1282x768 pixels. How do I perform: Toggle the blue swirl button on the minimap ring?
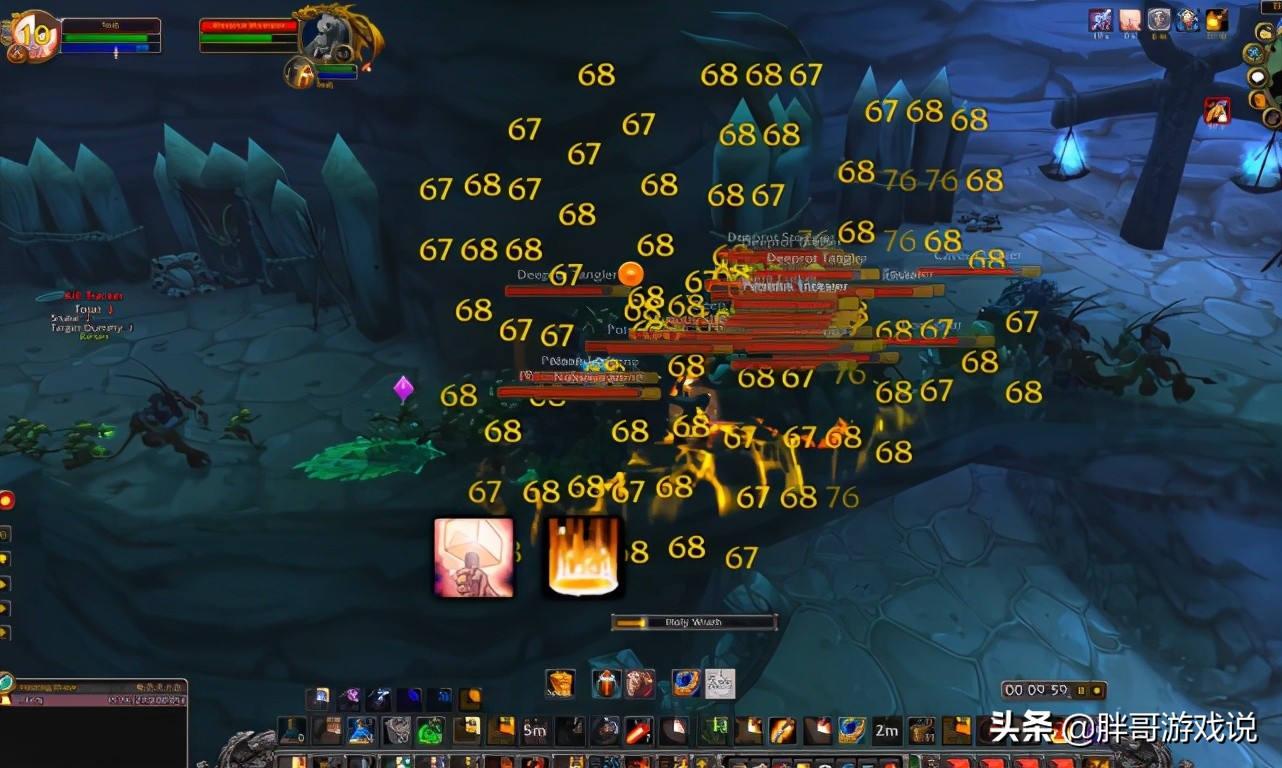(1255, 53)
